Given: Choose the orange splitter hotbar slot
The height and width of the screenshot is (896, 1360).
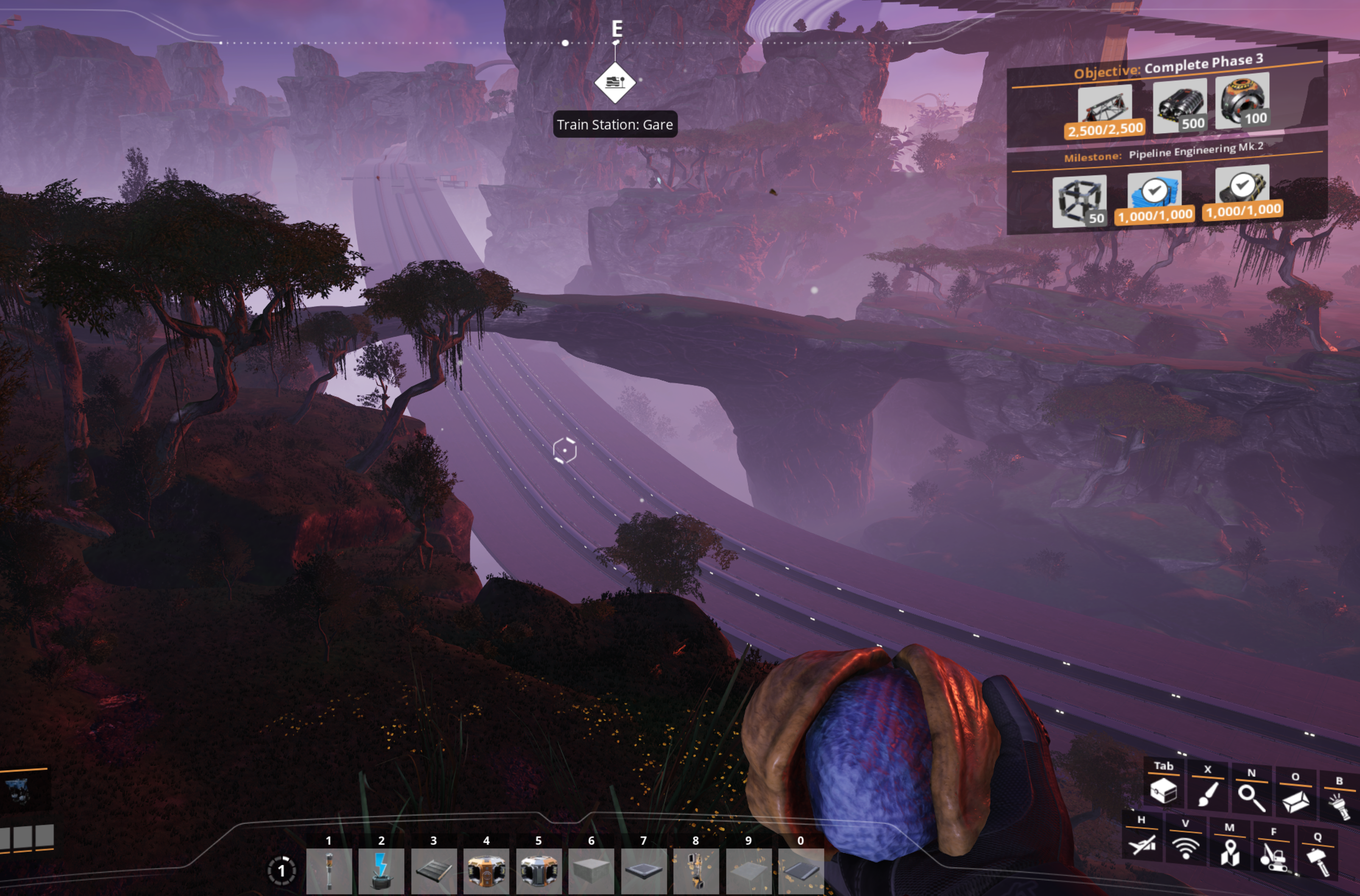Looking at the screenshot, I should [x=486, y=870].
